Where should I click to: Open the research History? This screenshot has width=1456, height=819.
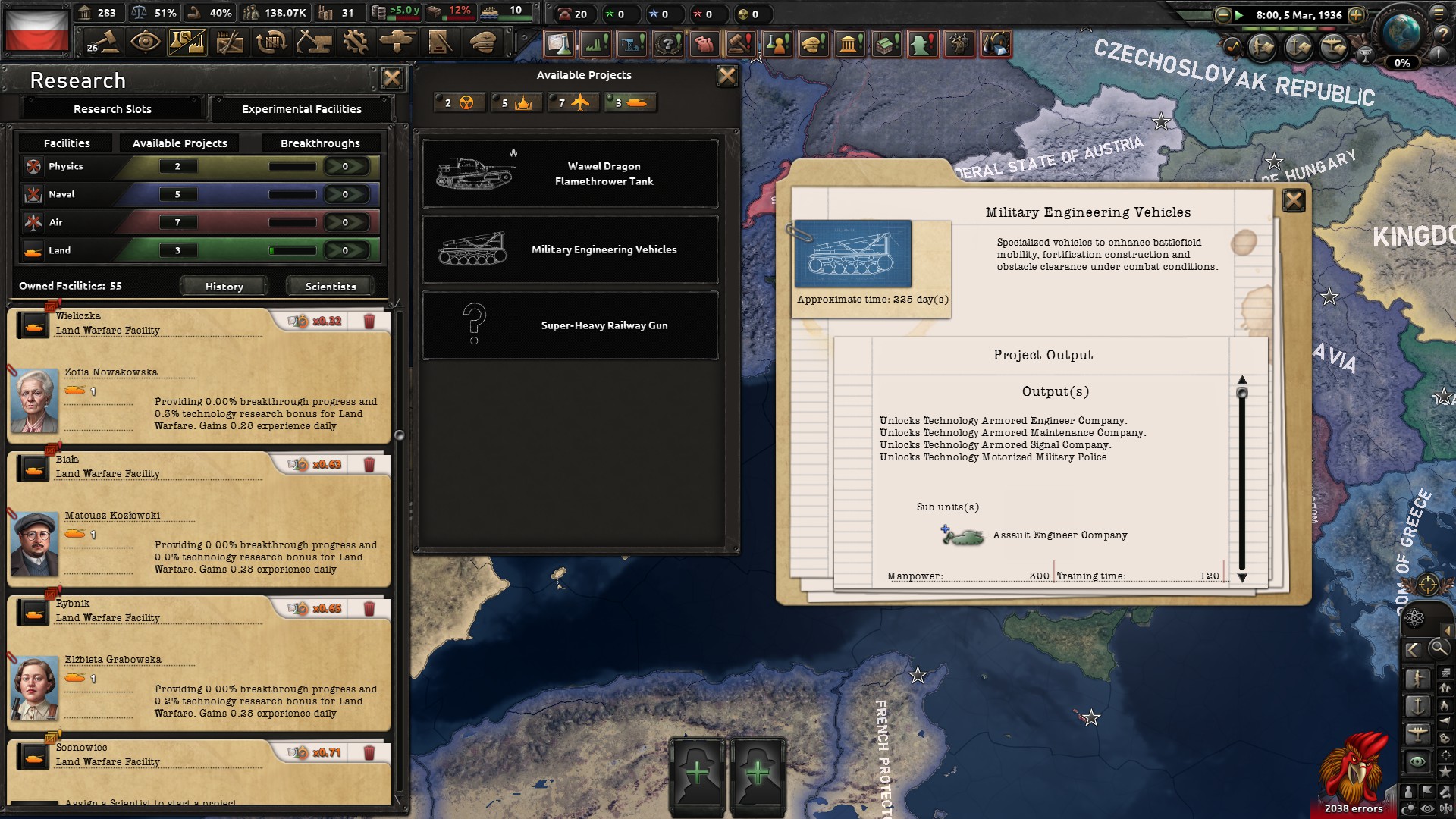click(x=224, y=287)
